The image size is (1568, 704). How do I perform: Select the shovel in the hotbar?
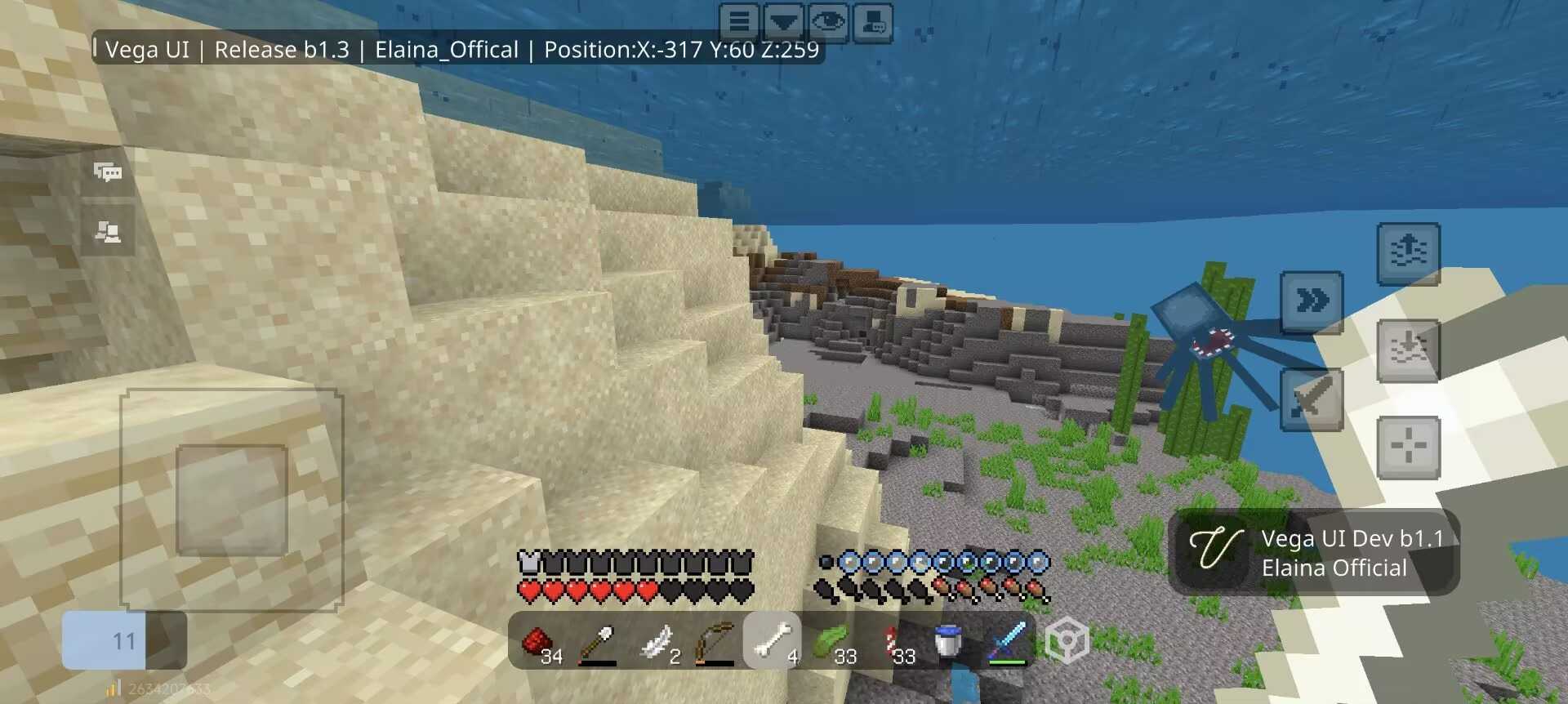598,642
